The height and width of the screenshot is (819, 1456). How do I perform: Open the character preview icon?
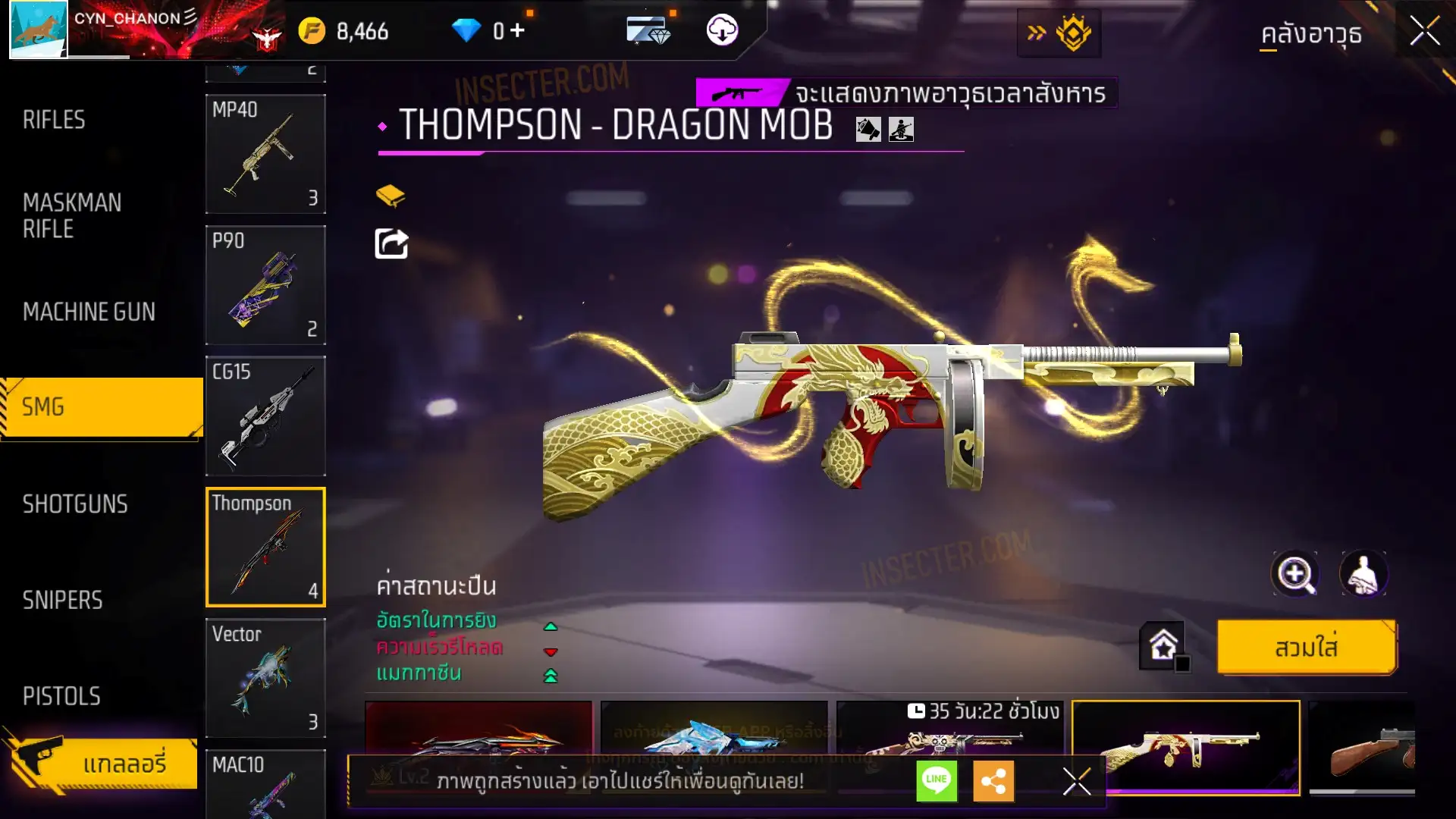coord(1363,574)
